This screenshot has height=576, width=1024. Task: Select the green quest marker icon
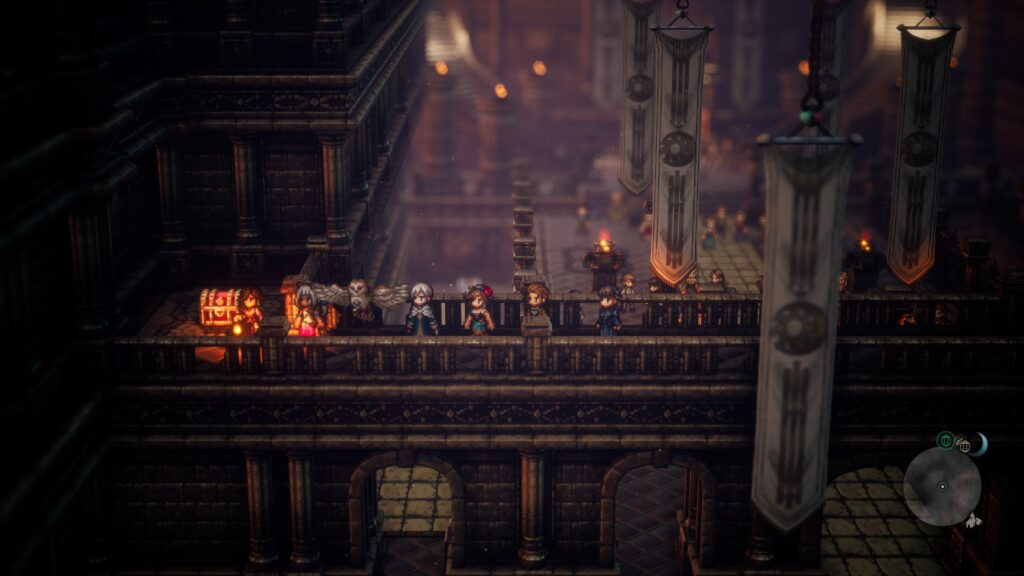(x=945, y=440)
